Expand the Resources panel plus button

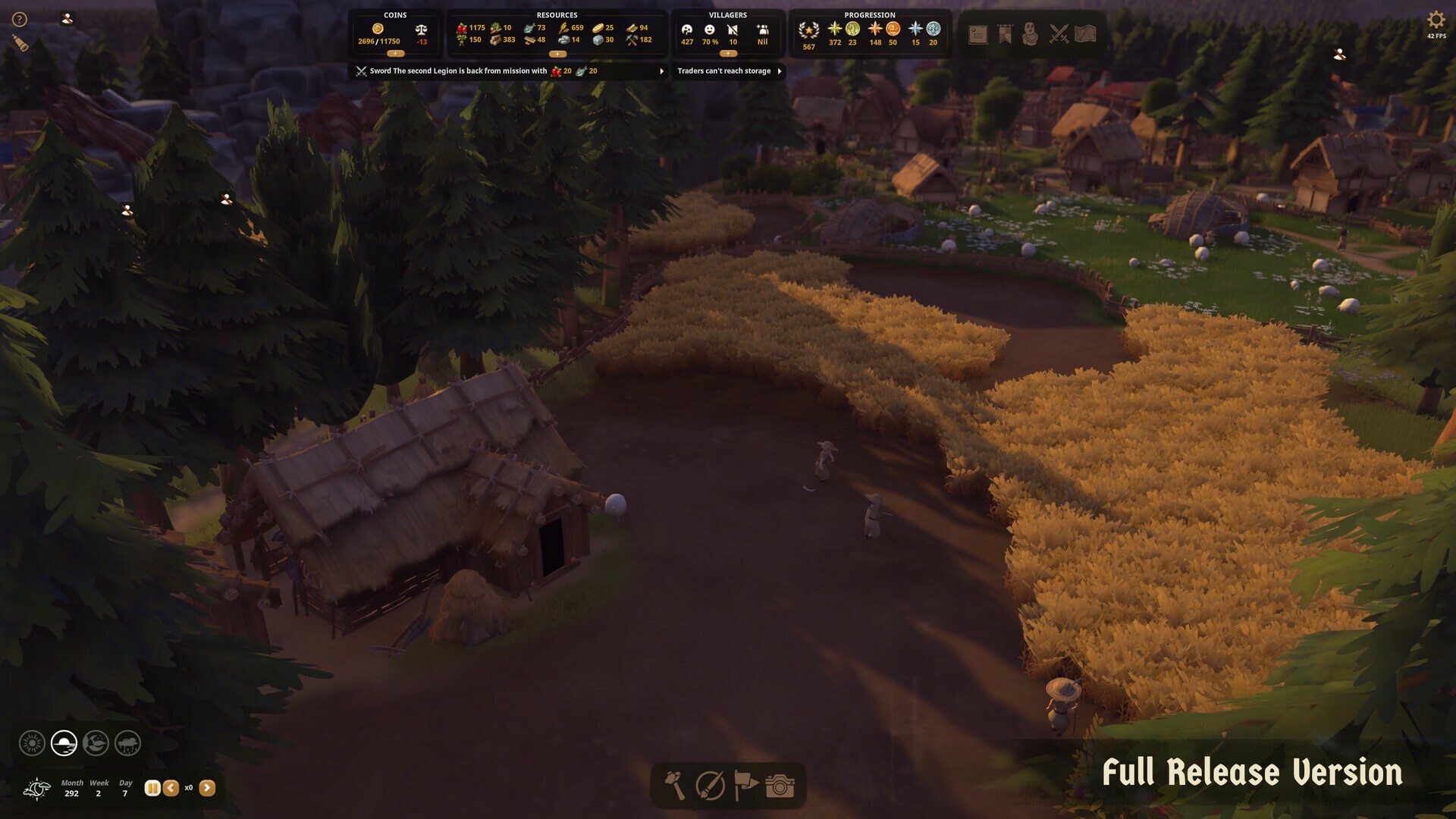pos(559,54)
